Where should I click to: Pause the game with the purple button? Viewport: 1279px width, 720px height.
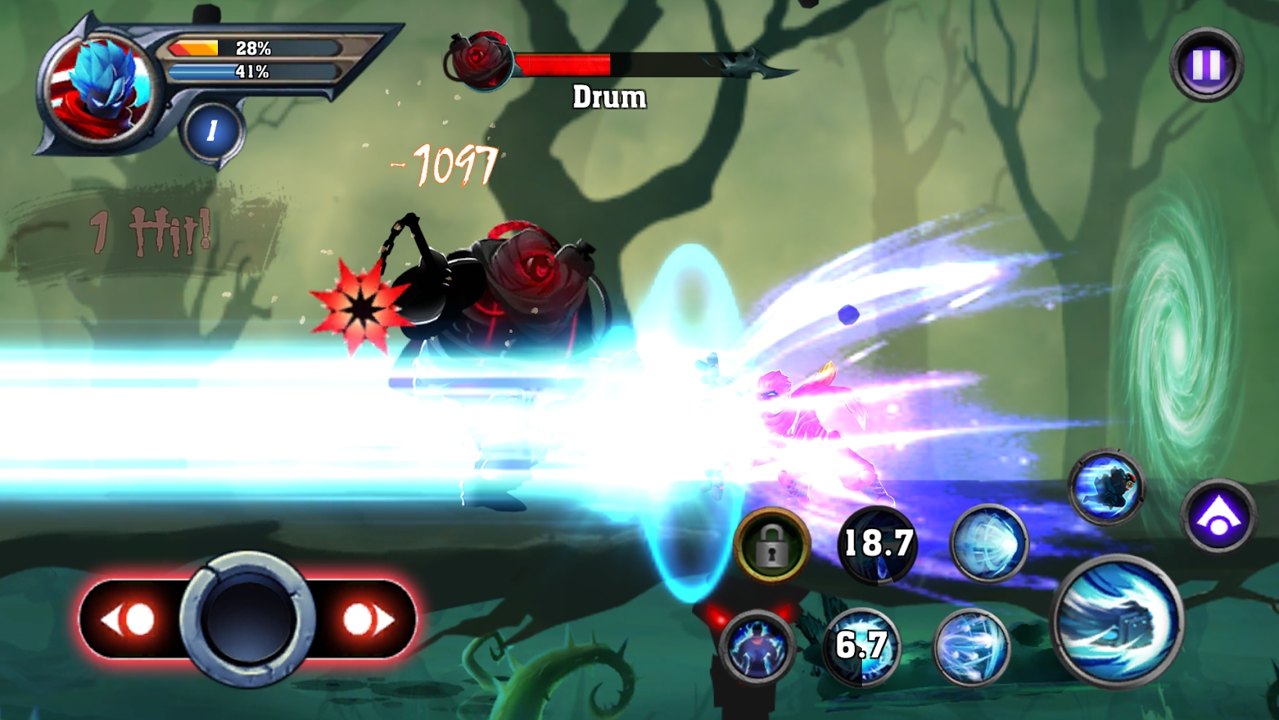(x=1207, y=65)
